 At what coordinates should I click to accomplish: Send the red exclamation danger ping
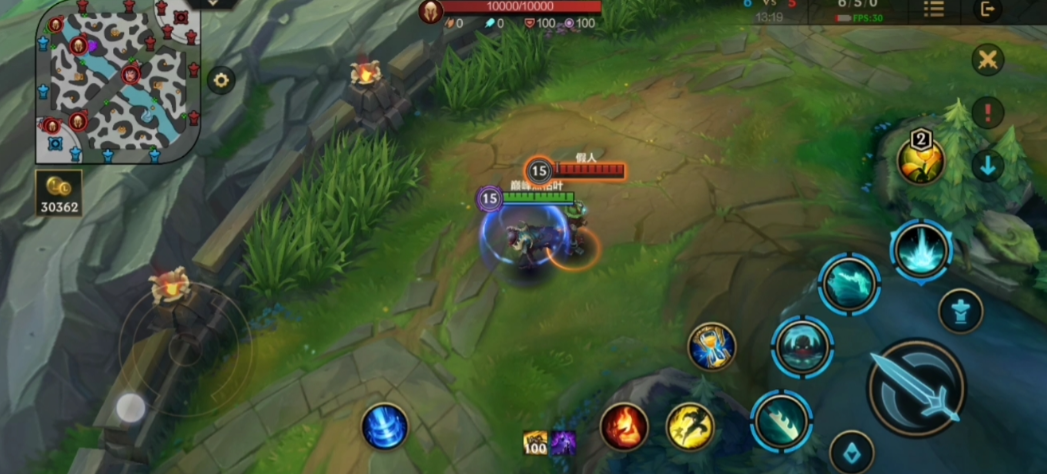(988, 112)
